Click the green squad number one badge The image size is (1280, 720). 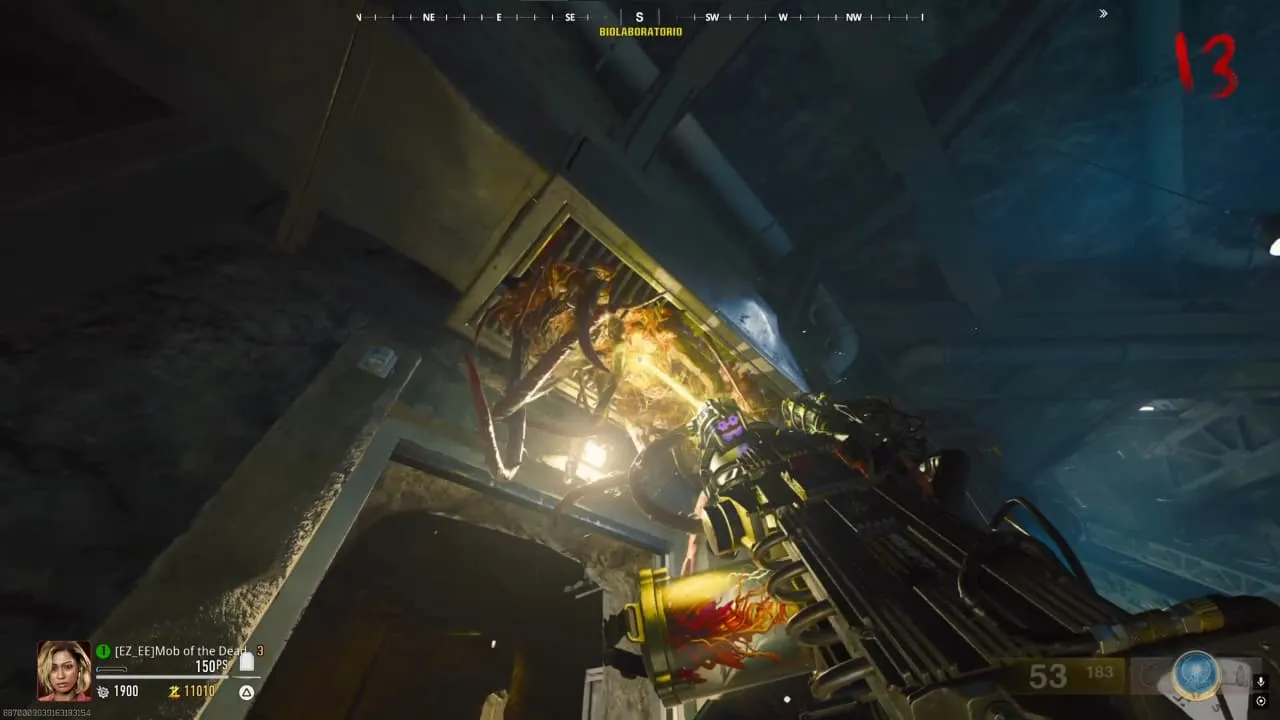click(103, 651)
